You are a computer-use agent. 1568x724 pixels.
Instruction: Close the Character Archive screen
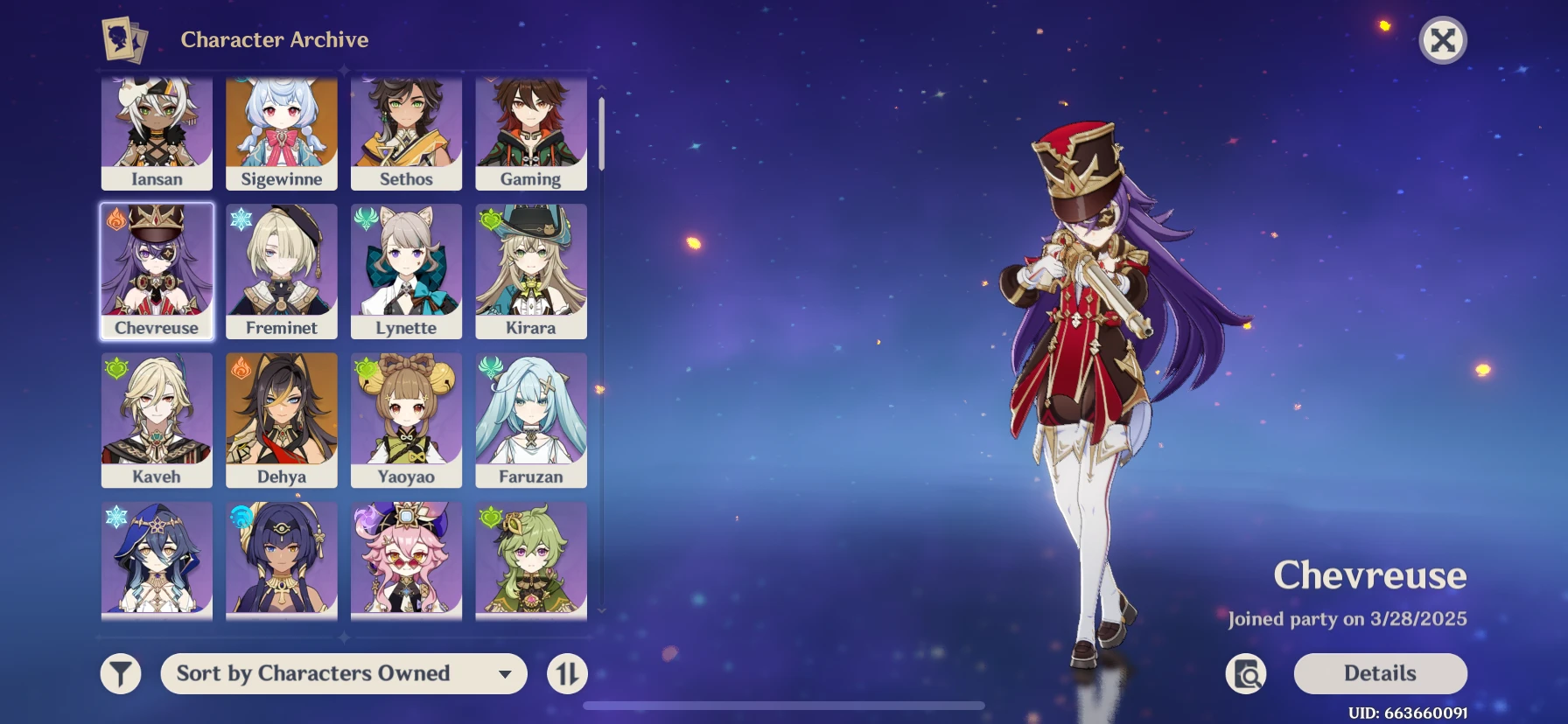click(x=1442, y=40)
